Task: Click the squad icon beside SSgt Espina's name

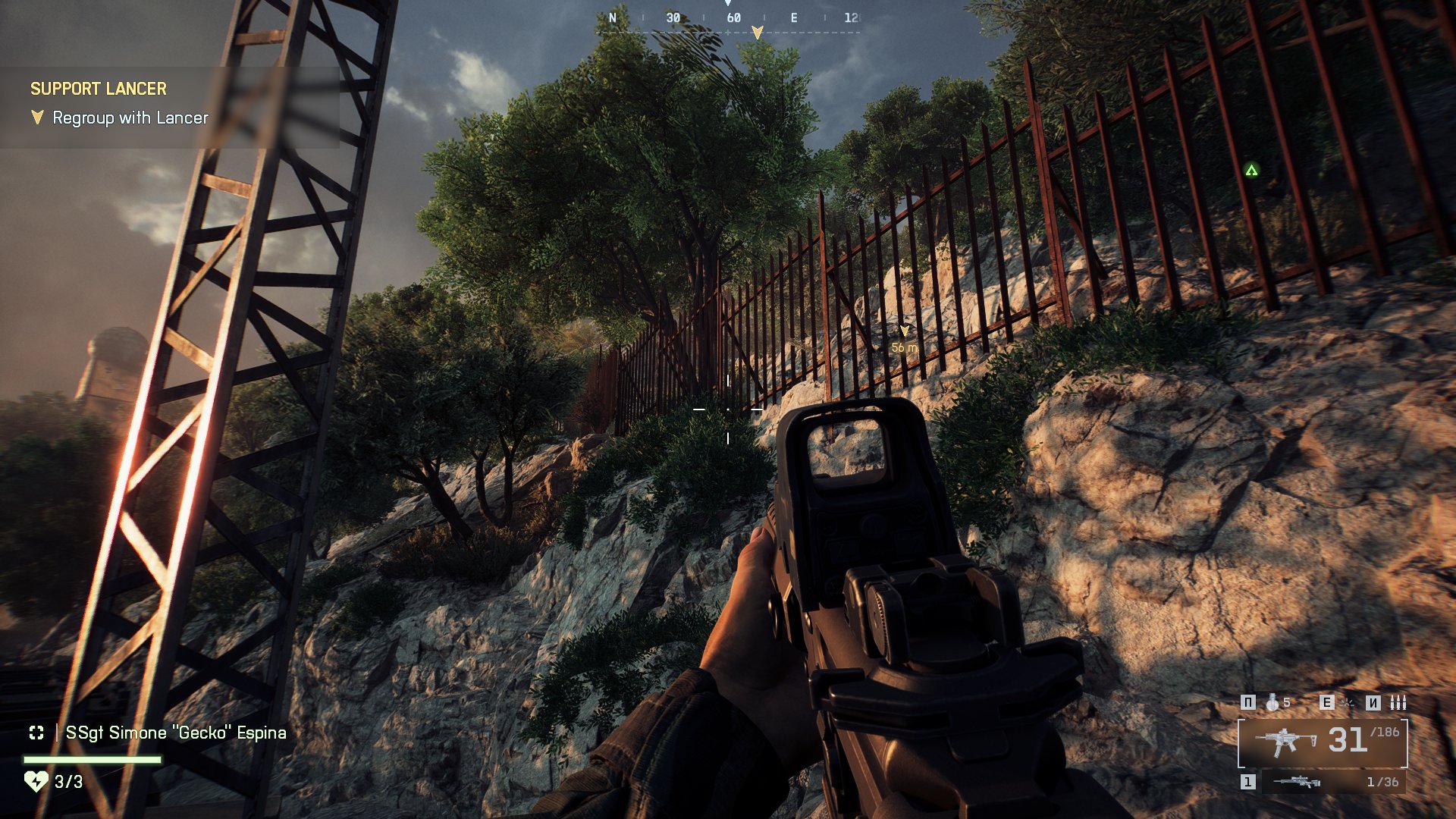Action: [x=36, y=733]
